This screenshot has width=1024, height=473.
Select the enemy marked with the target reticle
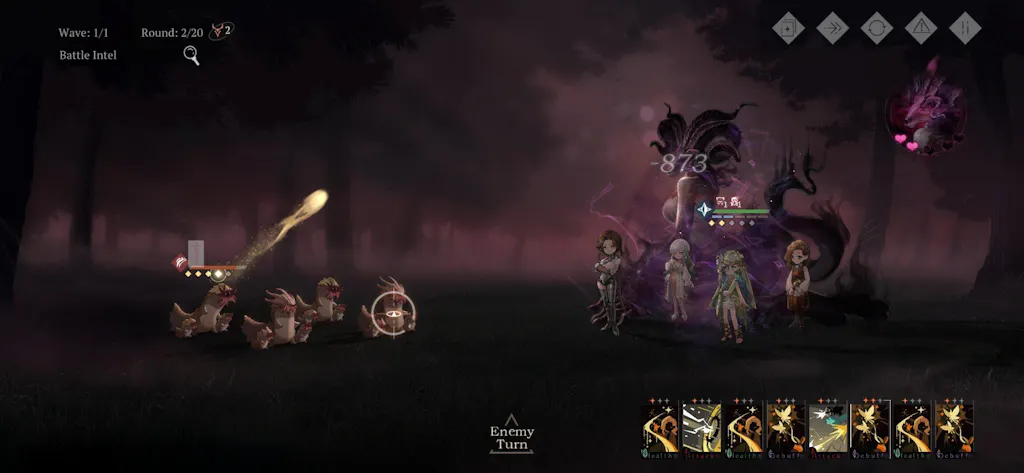394,314
